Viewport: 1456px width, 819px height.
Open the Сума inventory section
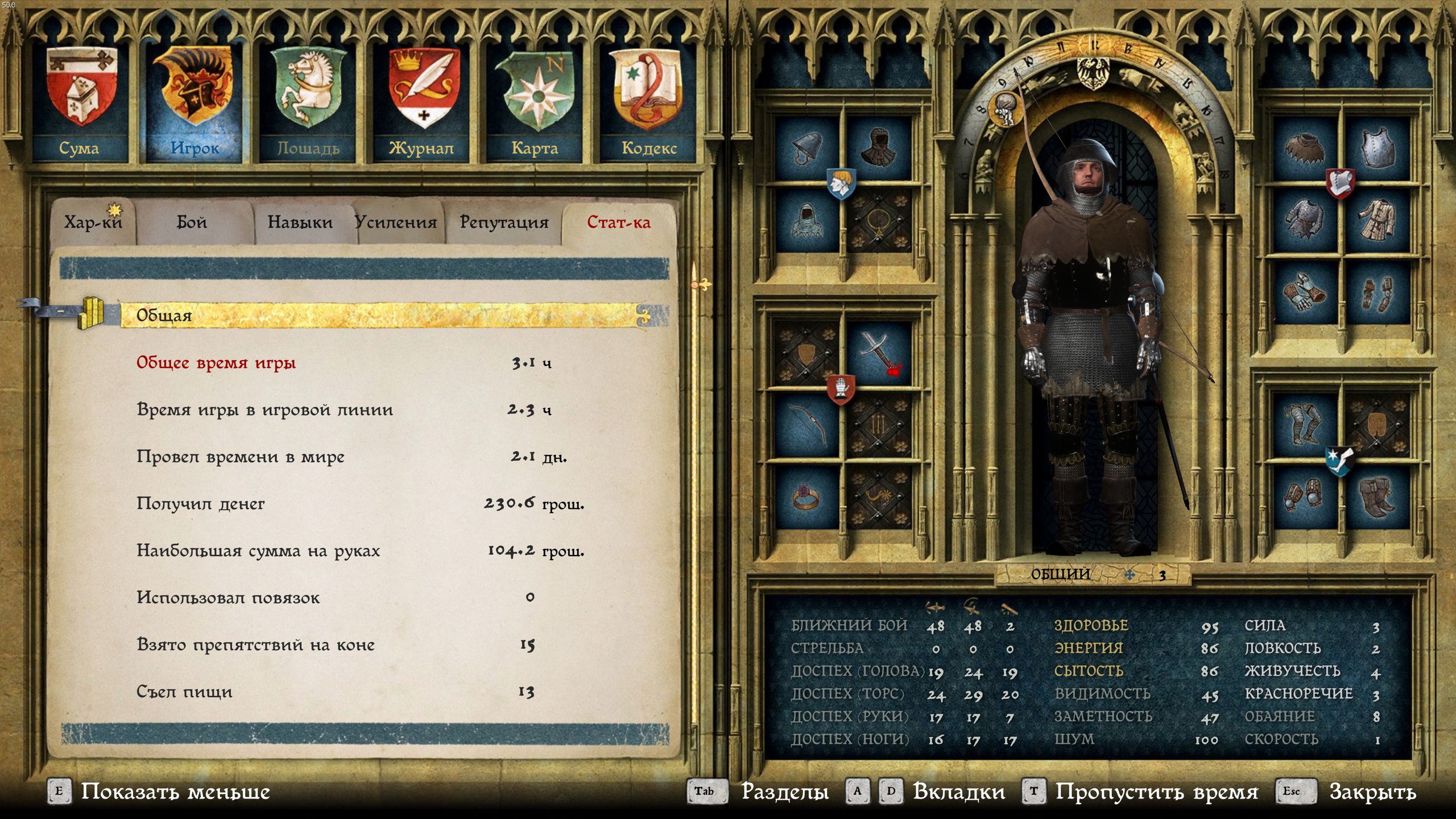(80, 102)
